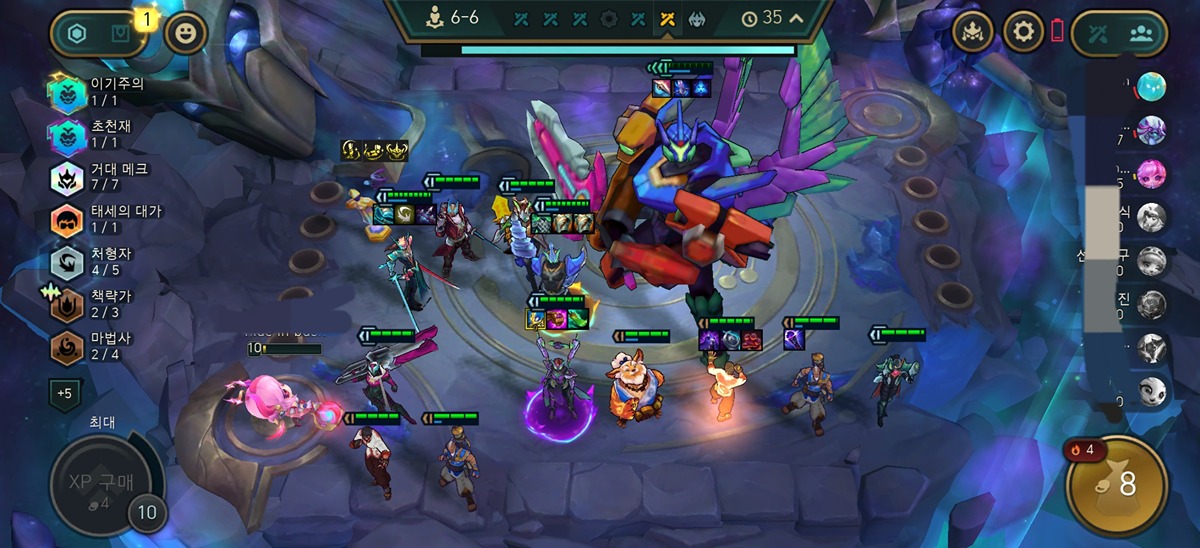
Task: Inspect the 거대 메크 trait
Action: pyautogui.click(x=68, y=178)
